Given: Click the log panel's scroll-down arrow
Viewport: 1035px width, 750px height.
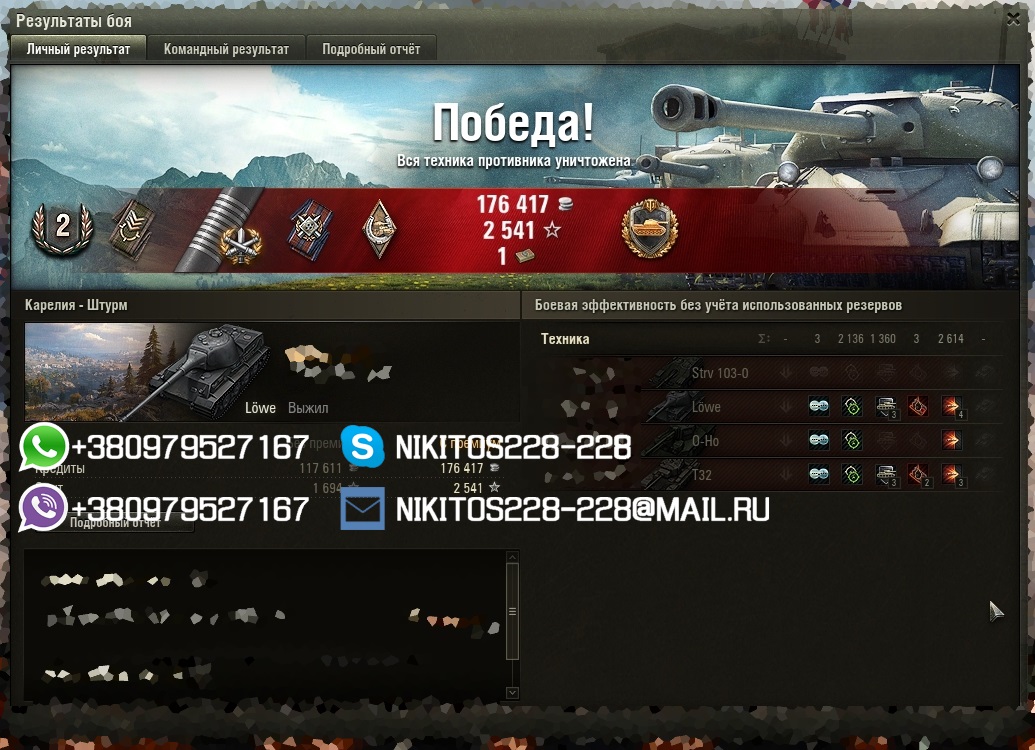Looking at the screenshot, I should pos(513,692).
